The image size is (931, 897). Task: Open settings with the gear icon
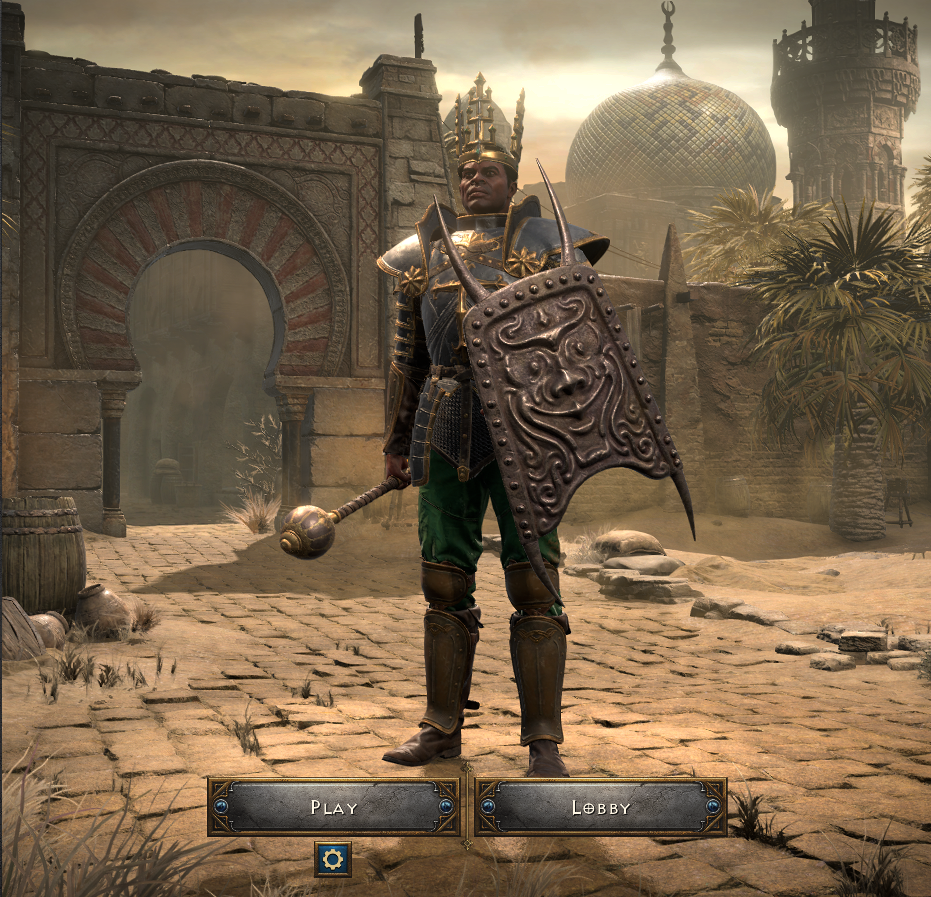[x=333, y=859]
